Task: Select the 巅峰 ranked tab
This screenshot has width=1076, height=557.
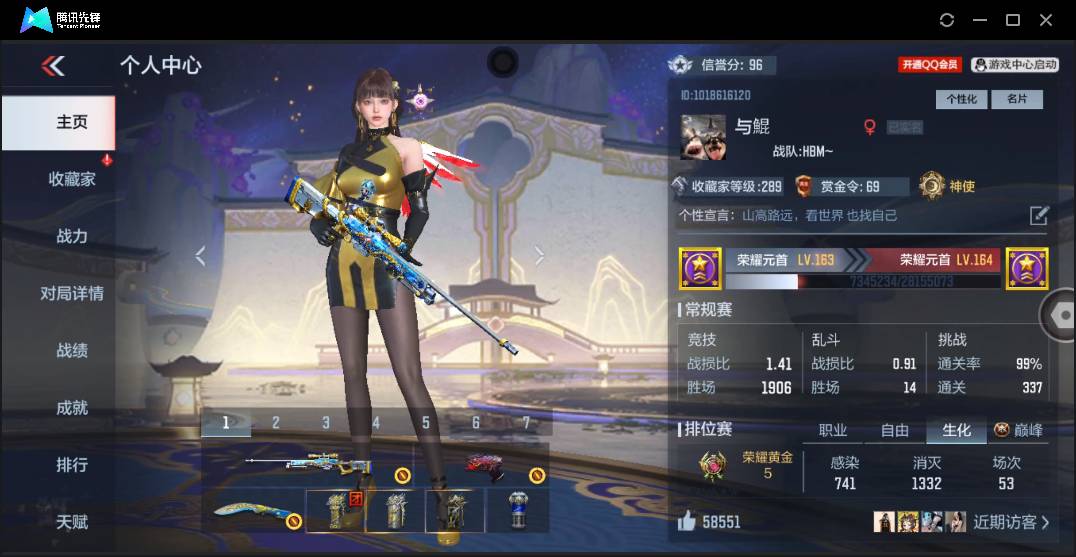Action: pos(1019,430)
